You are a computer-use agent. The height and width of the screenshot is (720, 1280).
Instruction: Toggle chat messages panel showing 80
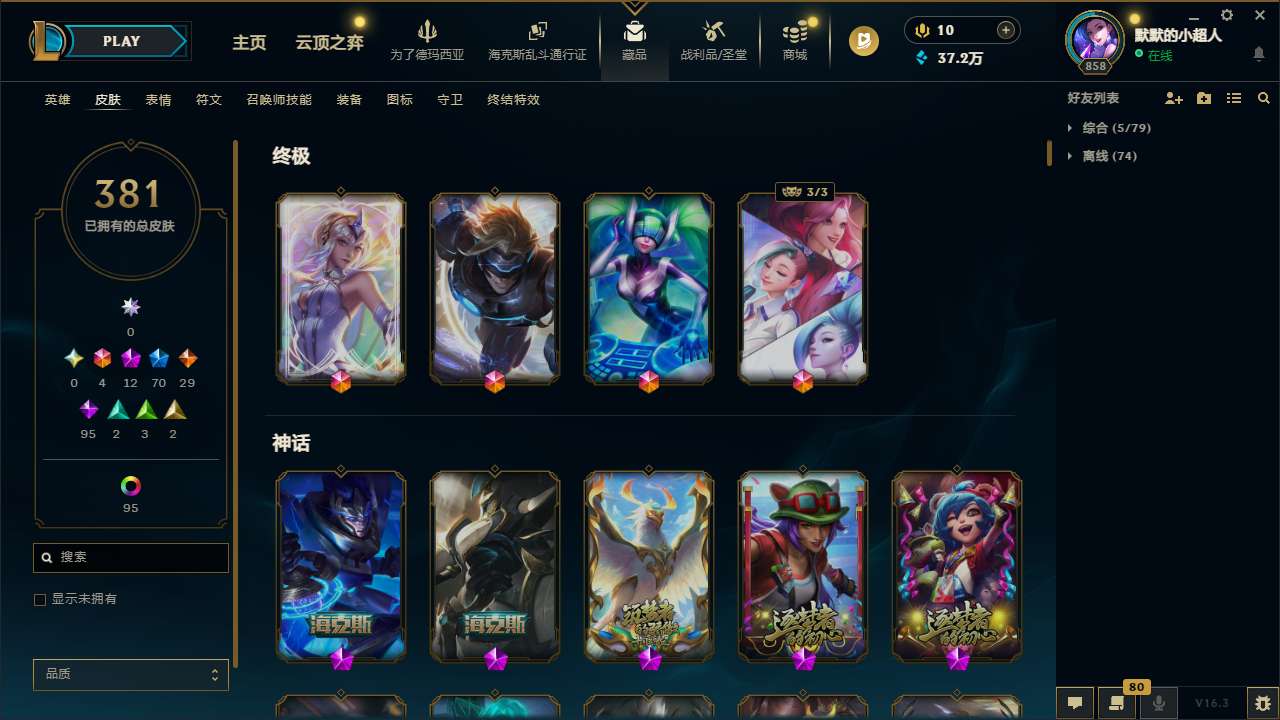tap(1117, 703)
